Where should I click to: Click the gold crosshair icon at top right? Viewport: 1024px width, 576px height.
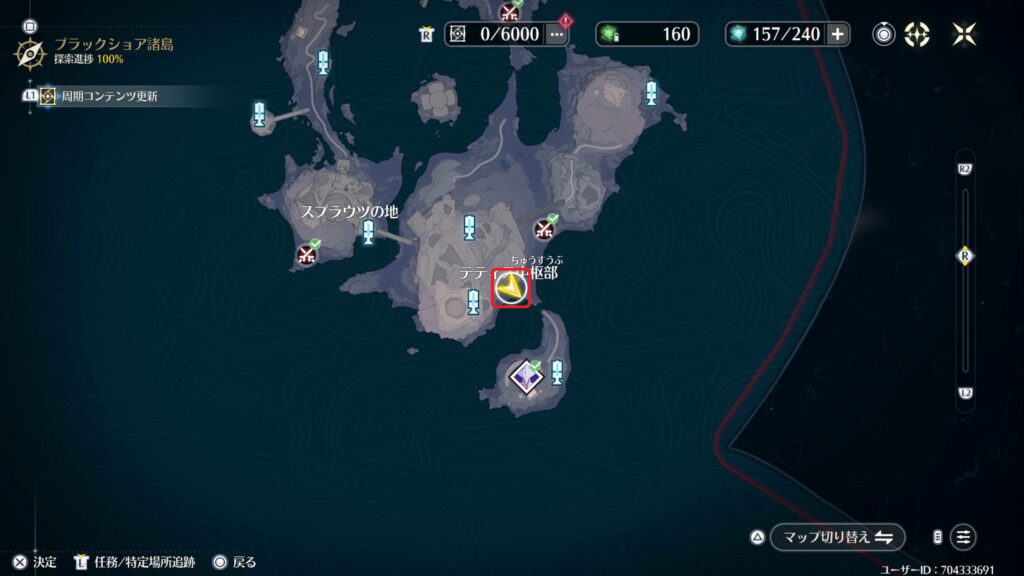coord(917,34)
